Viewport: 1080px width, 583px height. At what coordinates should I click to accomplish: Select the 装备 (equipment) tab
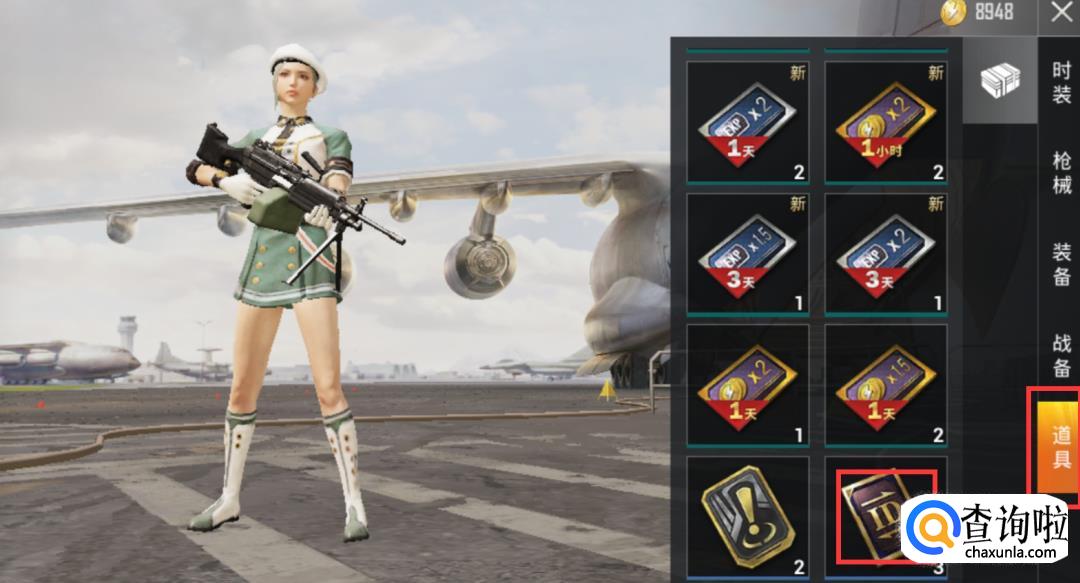pyautogui.click(x=1060, y=263)
